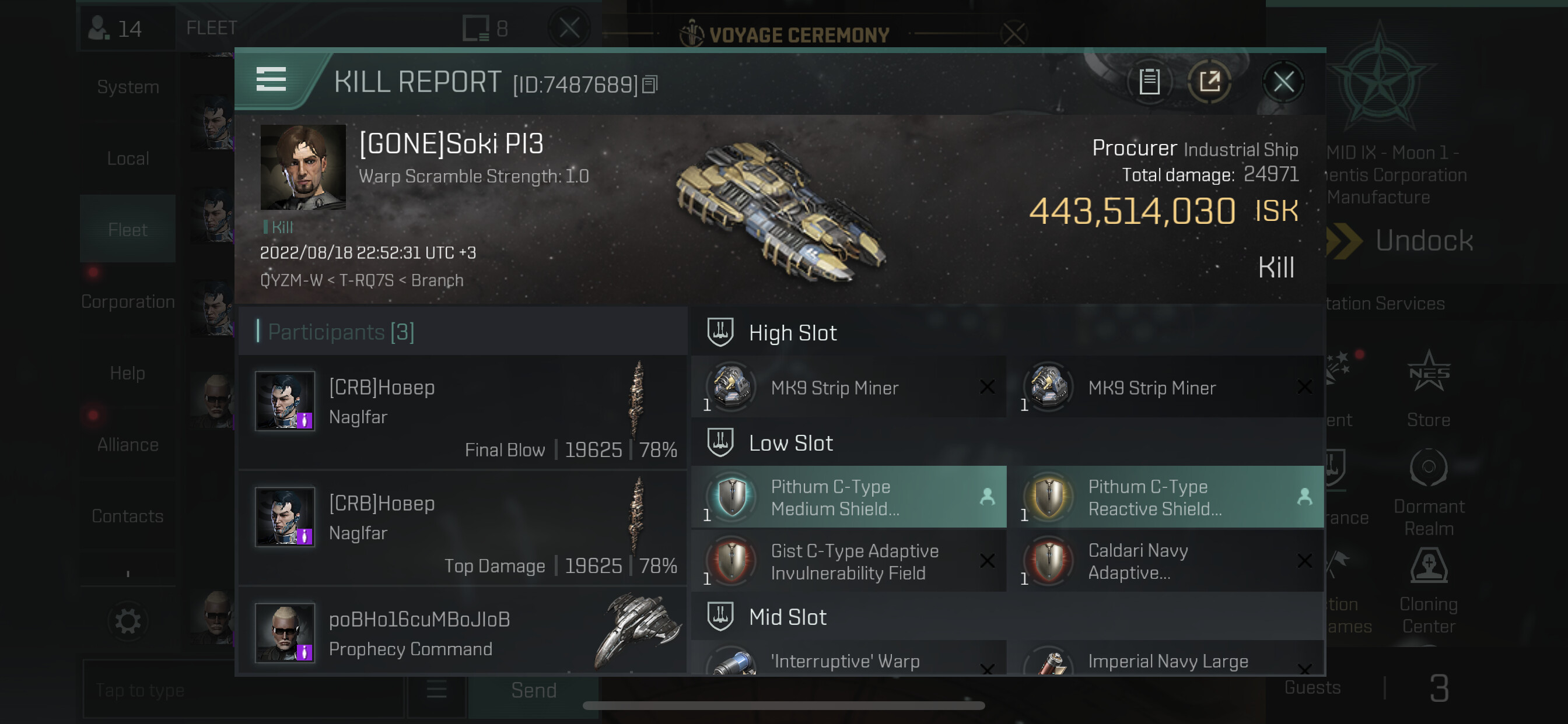Open the Kill Report hamburger menu
The width and height of the screenshot is (1568, 724).
point(271,80)
